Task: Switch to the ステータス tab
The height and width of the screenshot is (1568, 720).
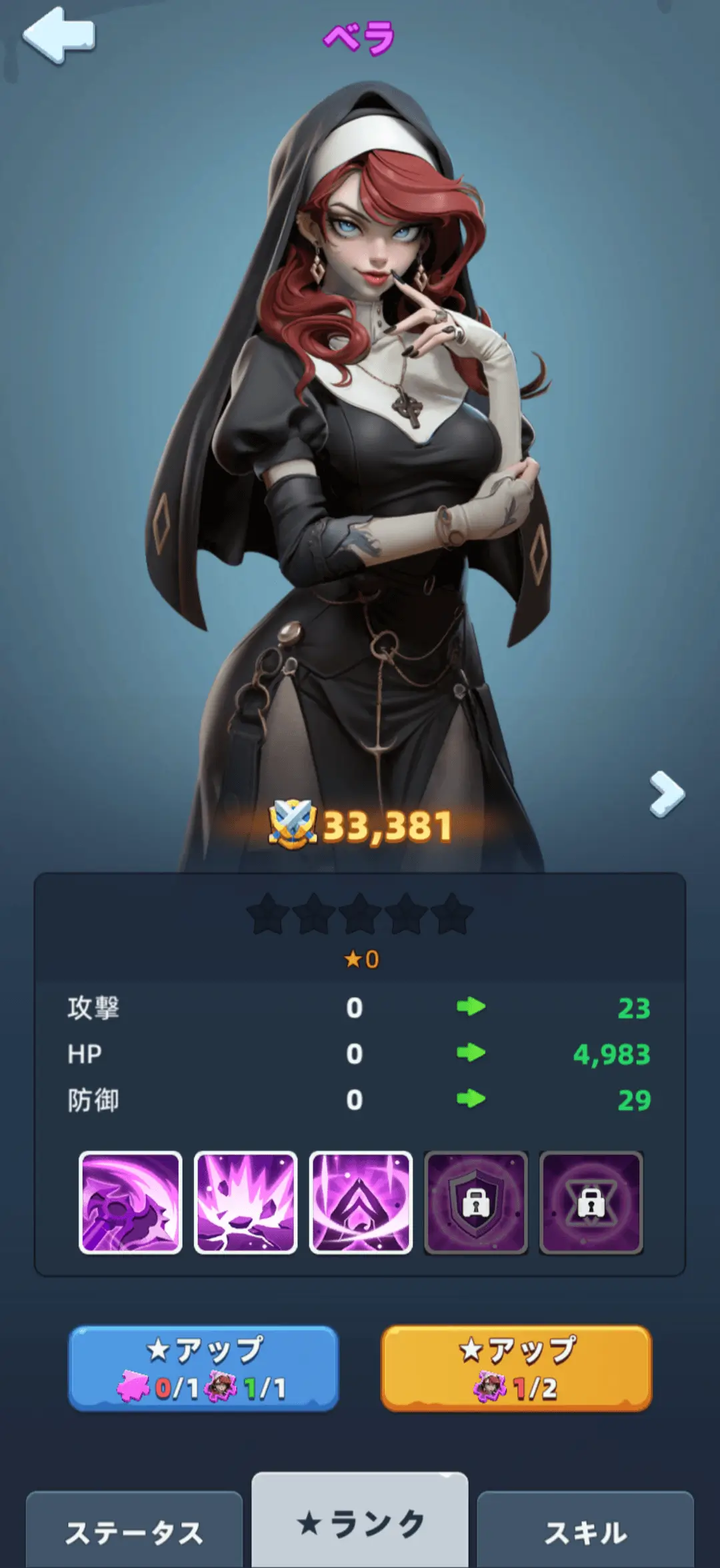Action: (x=134, y=1532)
